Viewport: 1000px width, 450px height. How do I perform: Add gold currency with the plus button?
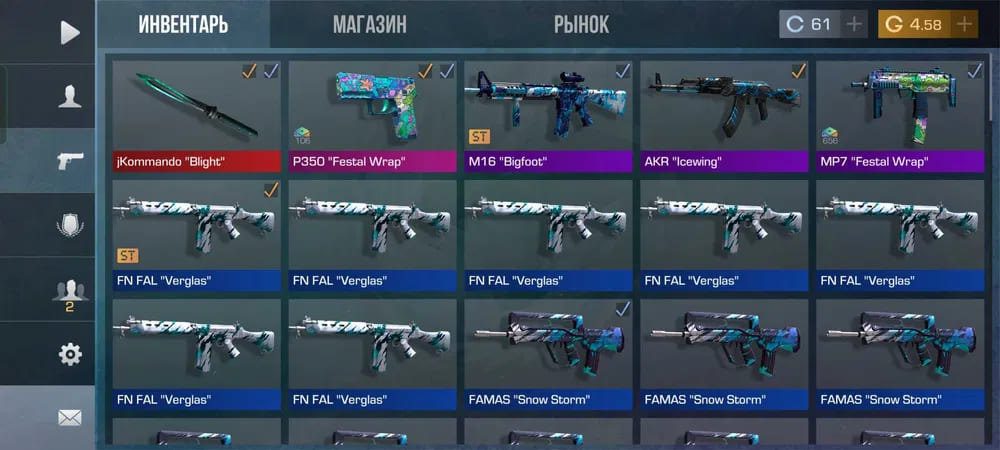[964, 25]
